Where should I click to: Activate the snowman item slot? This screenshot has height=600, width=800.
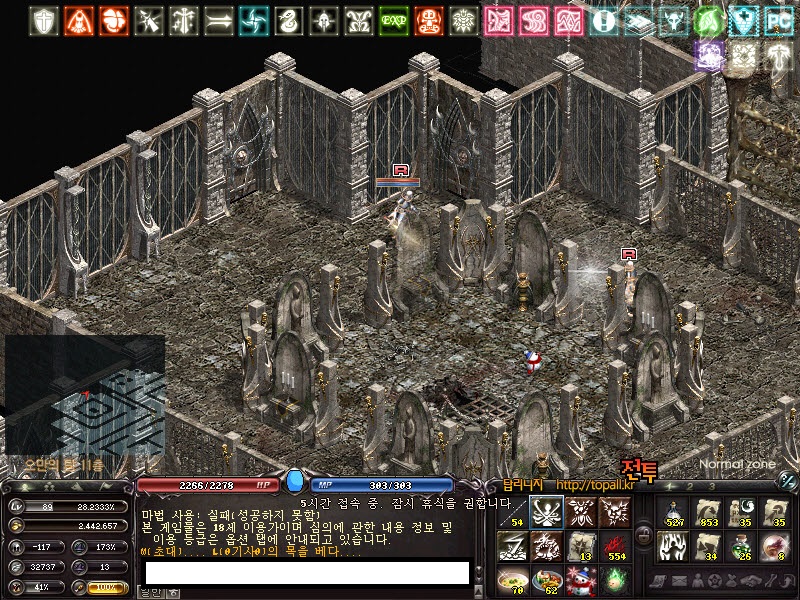click(x=580, y=580)
